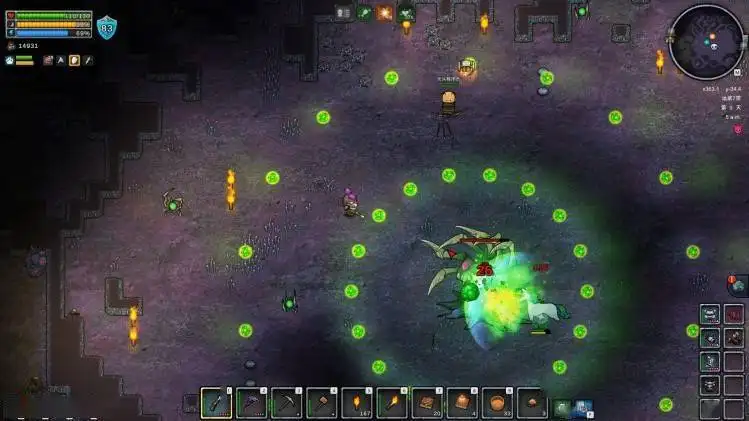
Task: Choose the hammer hotbar slot
Action: [322, 403]
